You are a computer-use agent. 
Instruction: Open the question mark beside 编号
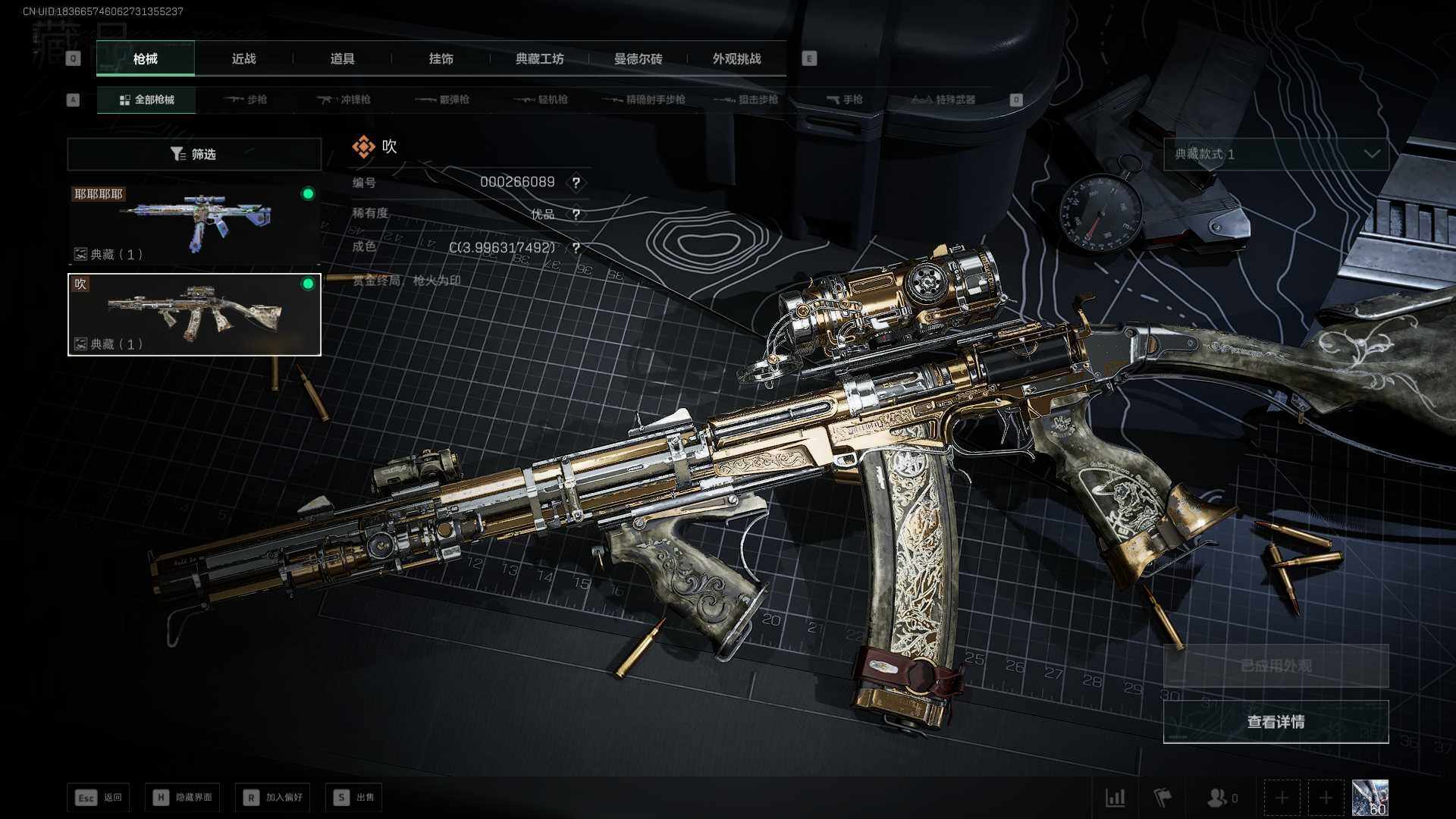pyautogui.click(x=576, y=183)
